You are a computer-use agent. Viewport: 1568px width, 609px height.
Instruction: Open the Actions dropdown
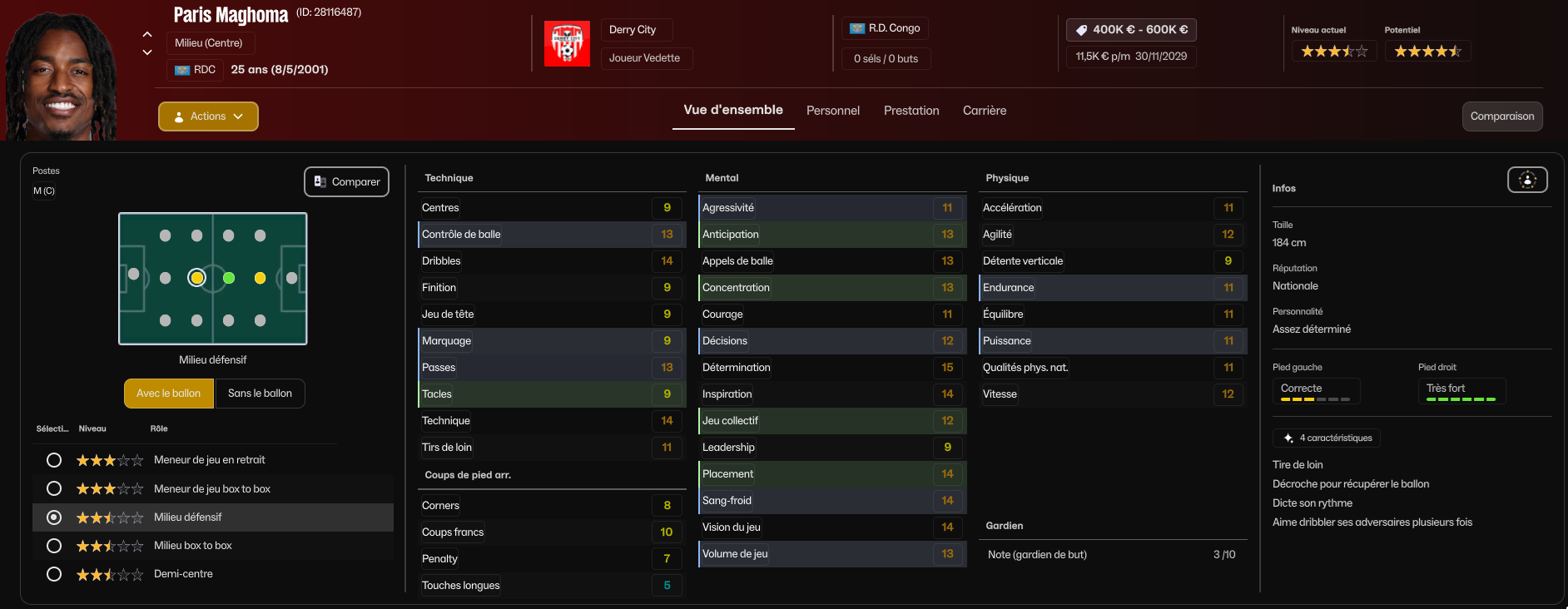click(x=208, y=116)
